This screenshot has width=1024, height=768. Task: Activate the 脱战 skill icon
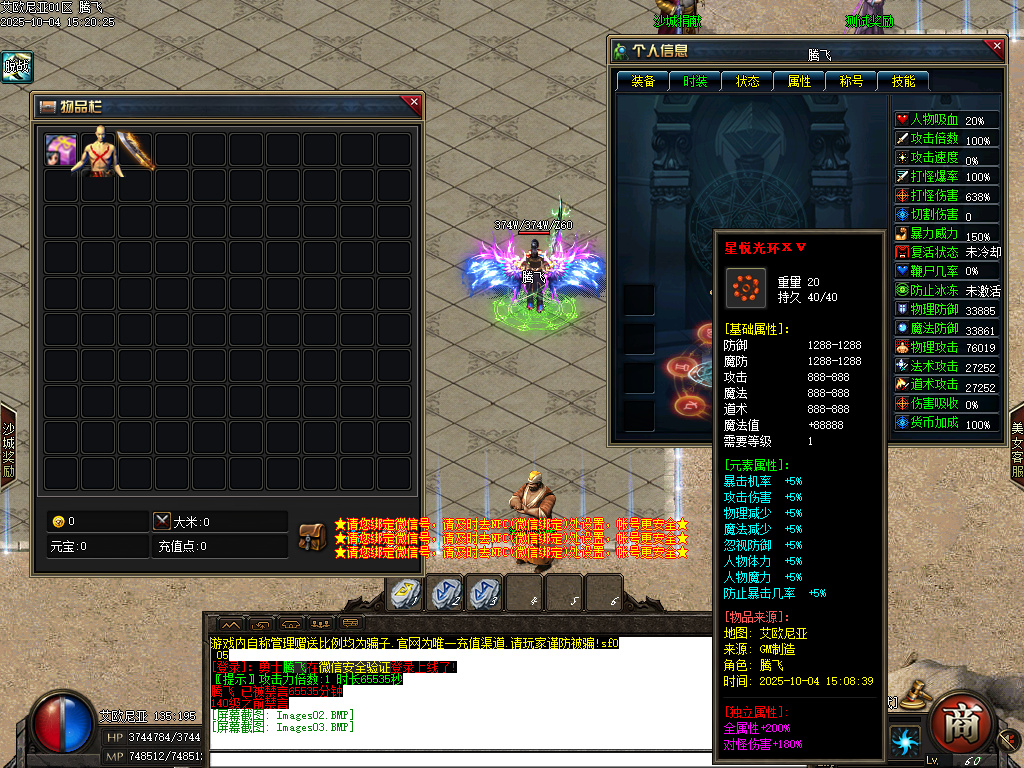(x=16, y=67)
